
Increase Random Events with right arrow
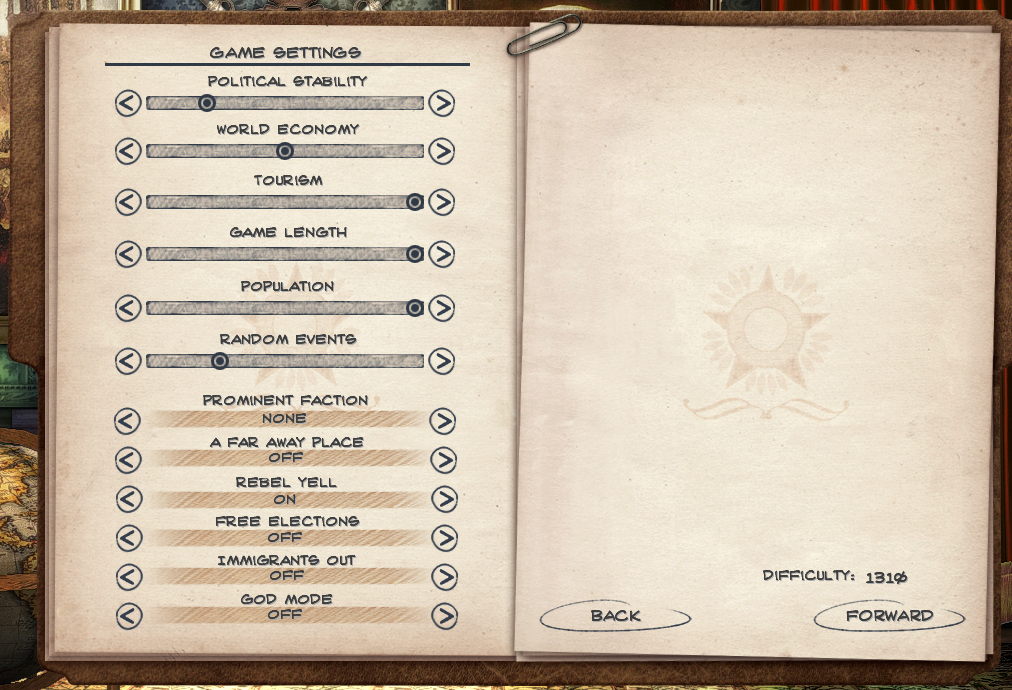(x=441, y=361)
